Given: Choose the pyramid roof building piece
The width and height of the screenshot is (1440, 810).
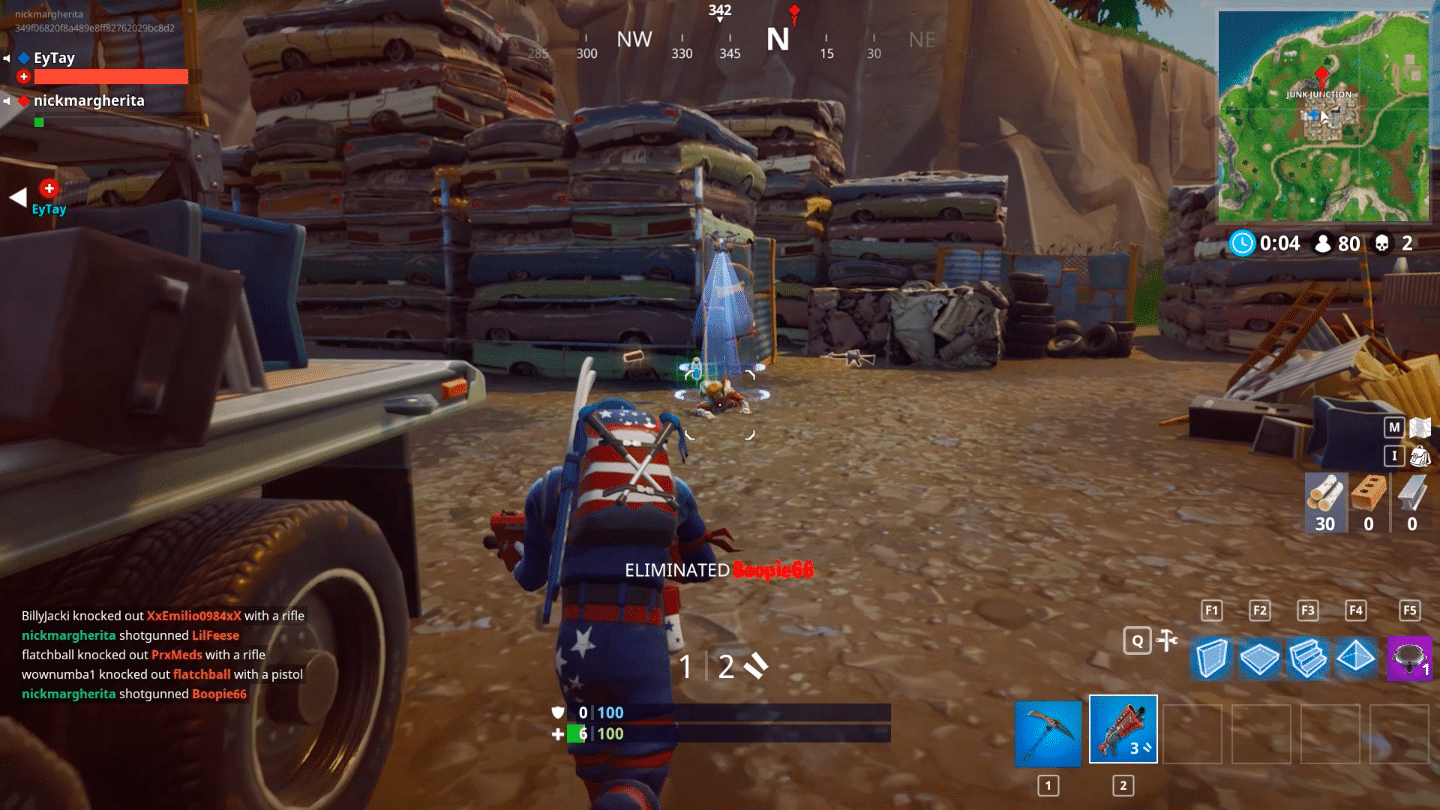Looking at the screenshot, I should (x=1356, y=659).
